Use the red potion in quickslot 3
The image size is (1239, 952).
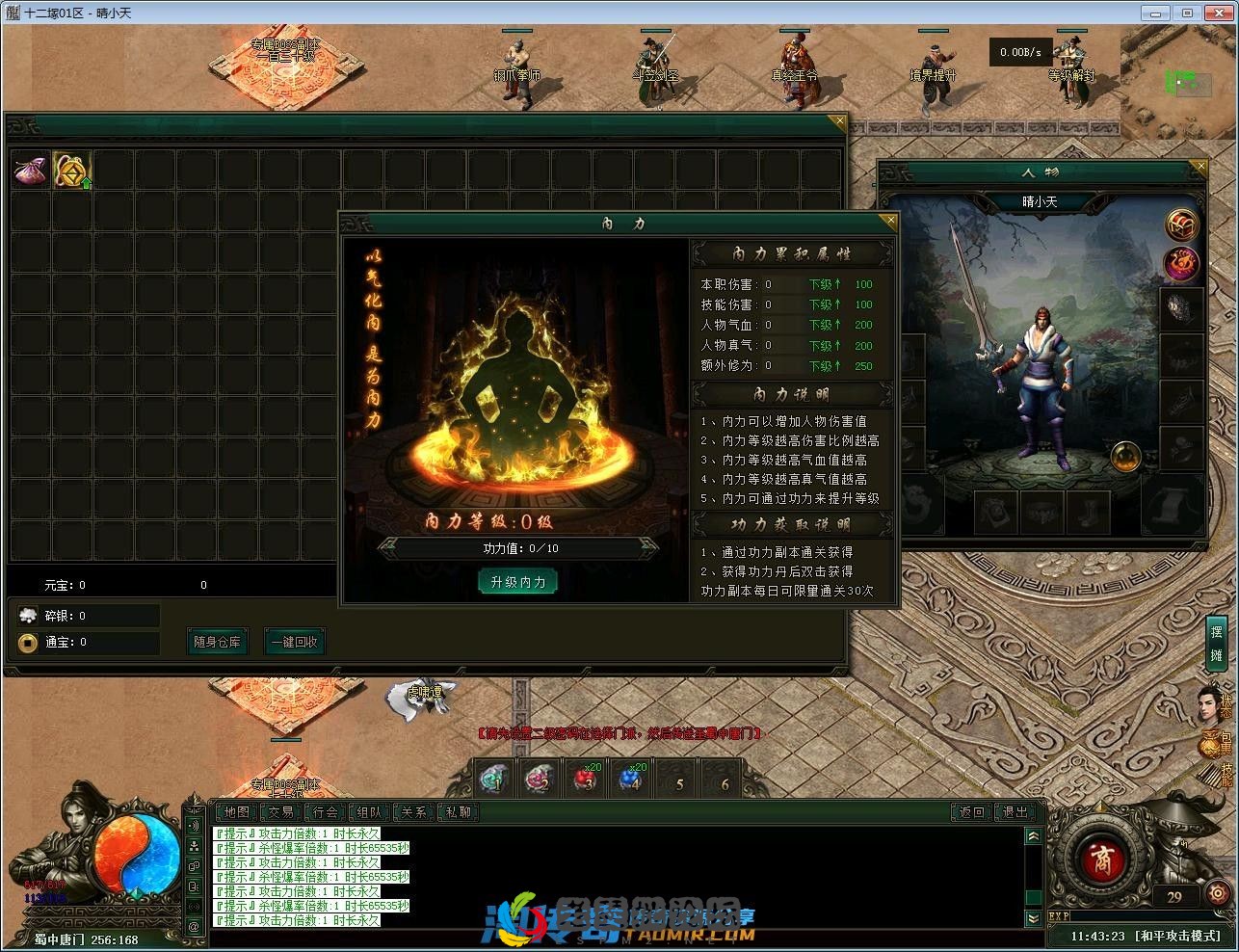[585, 778]
